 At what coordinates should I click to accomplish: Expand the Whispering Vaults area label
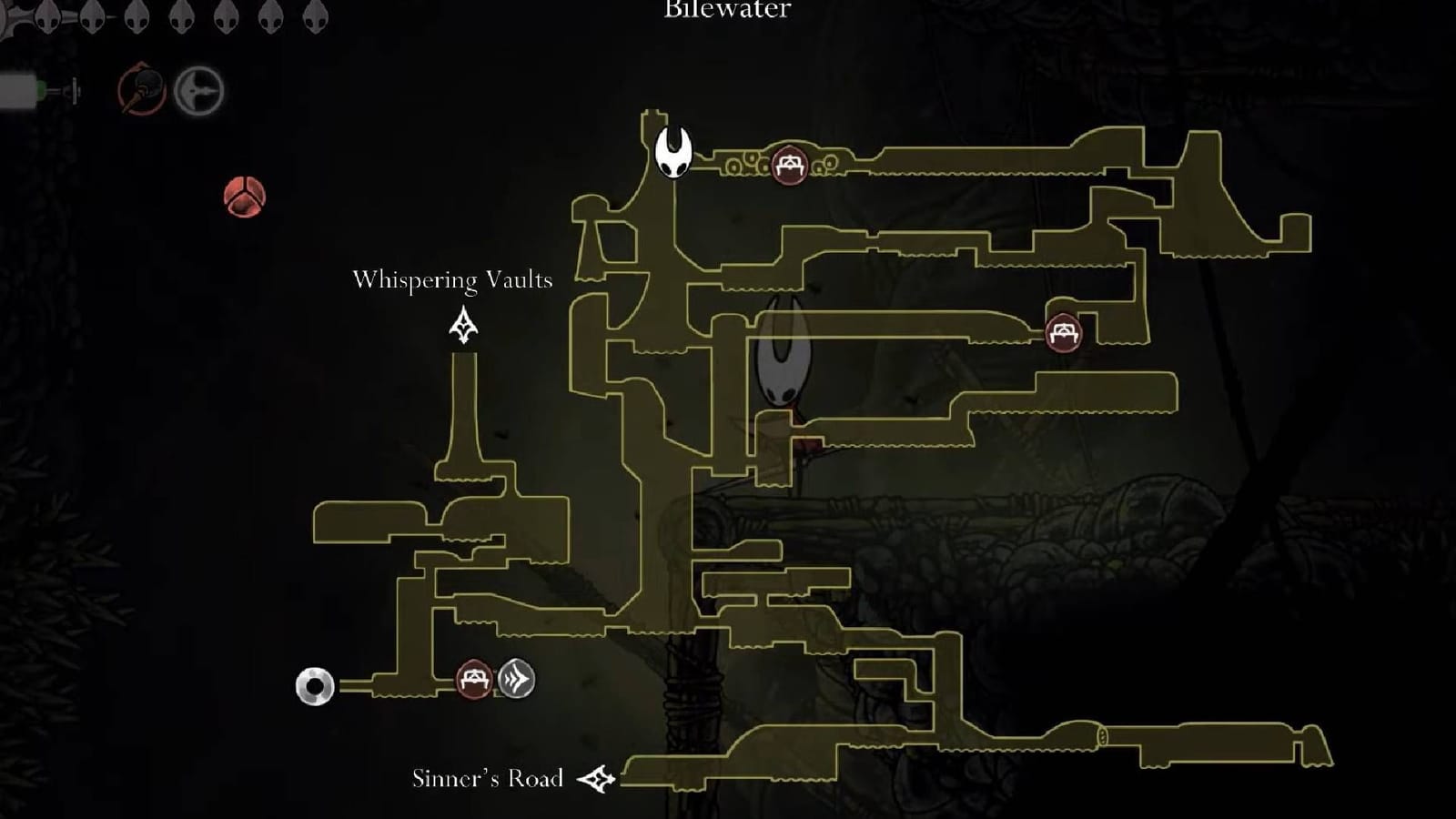[x=453, y=280]
